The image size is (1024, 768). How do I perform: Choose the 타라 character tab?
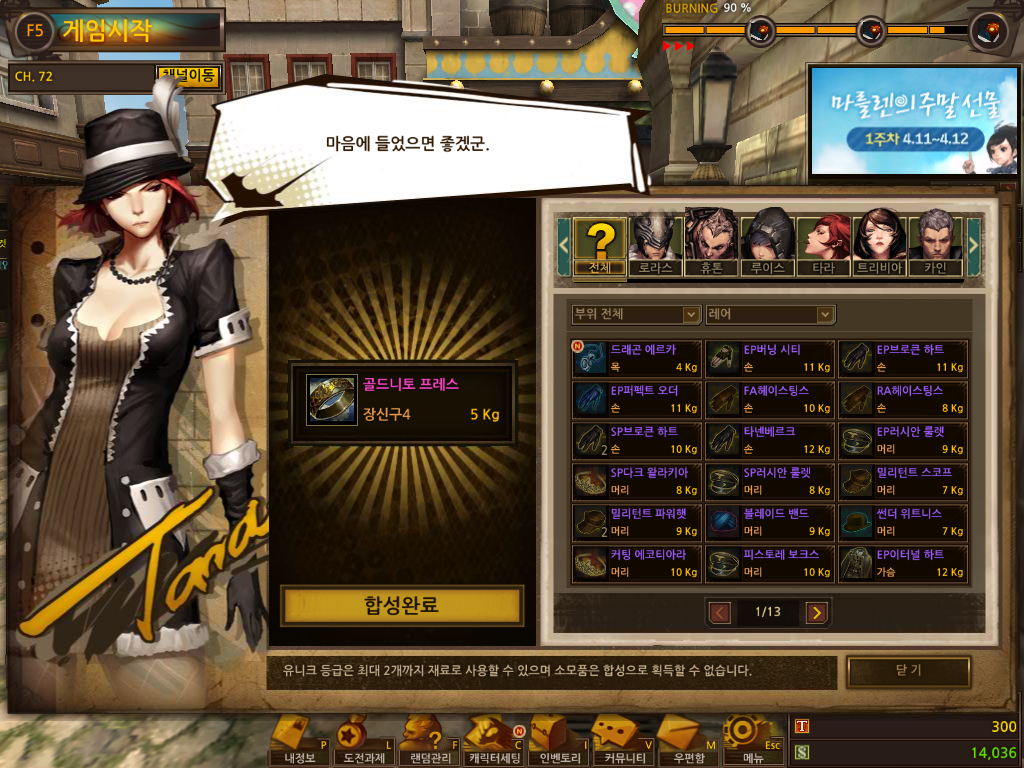pos(823,246)
